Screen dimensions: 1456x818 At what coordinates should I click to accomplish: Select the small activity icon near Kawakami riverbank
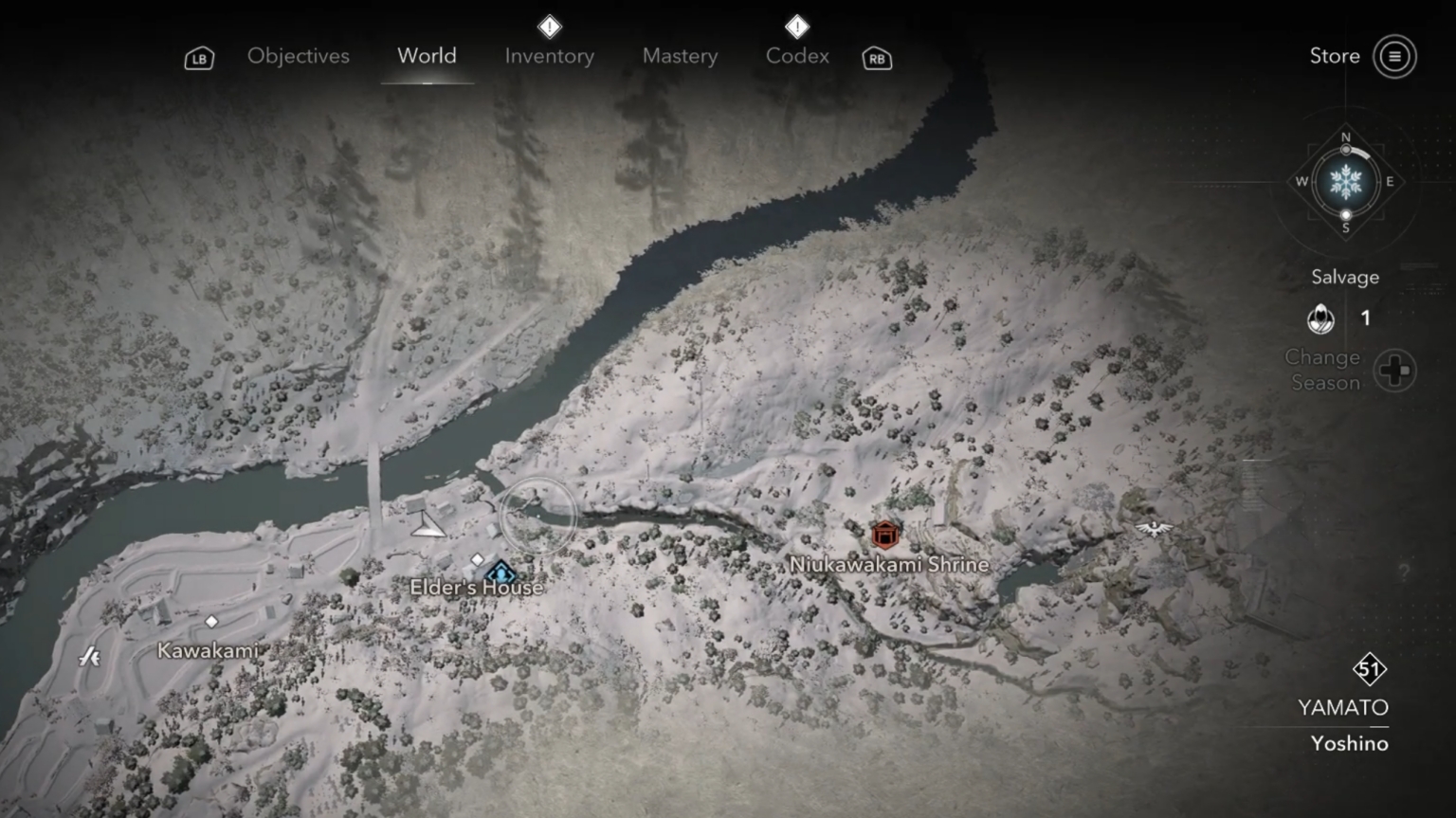tap(89, 655)
